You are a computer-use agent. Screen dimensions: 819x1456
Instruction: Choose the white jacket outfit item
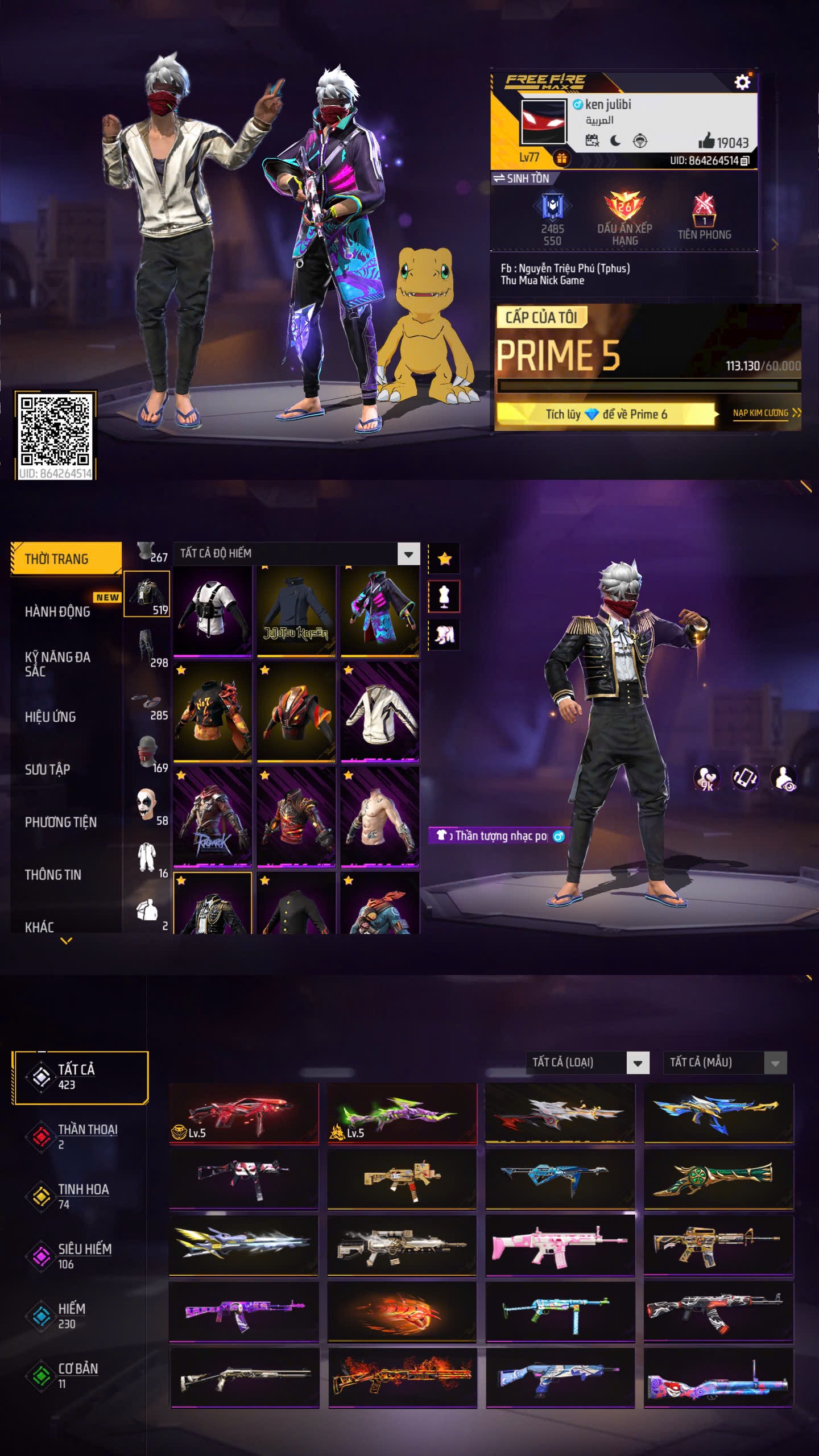(380, 711)
